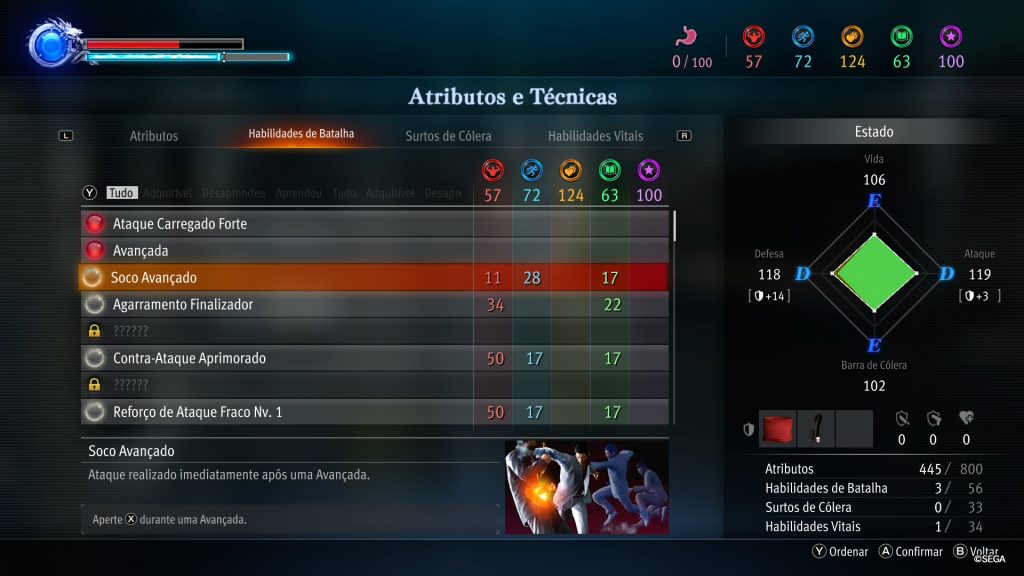Pick the Agarramento Finalizador skill
1024x576 pixels.
click(183, 305)
